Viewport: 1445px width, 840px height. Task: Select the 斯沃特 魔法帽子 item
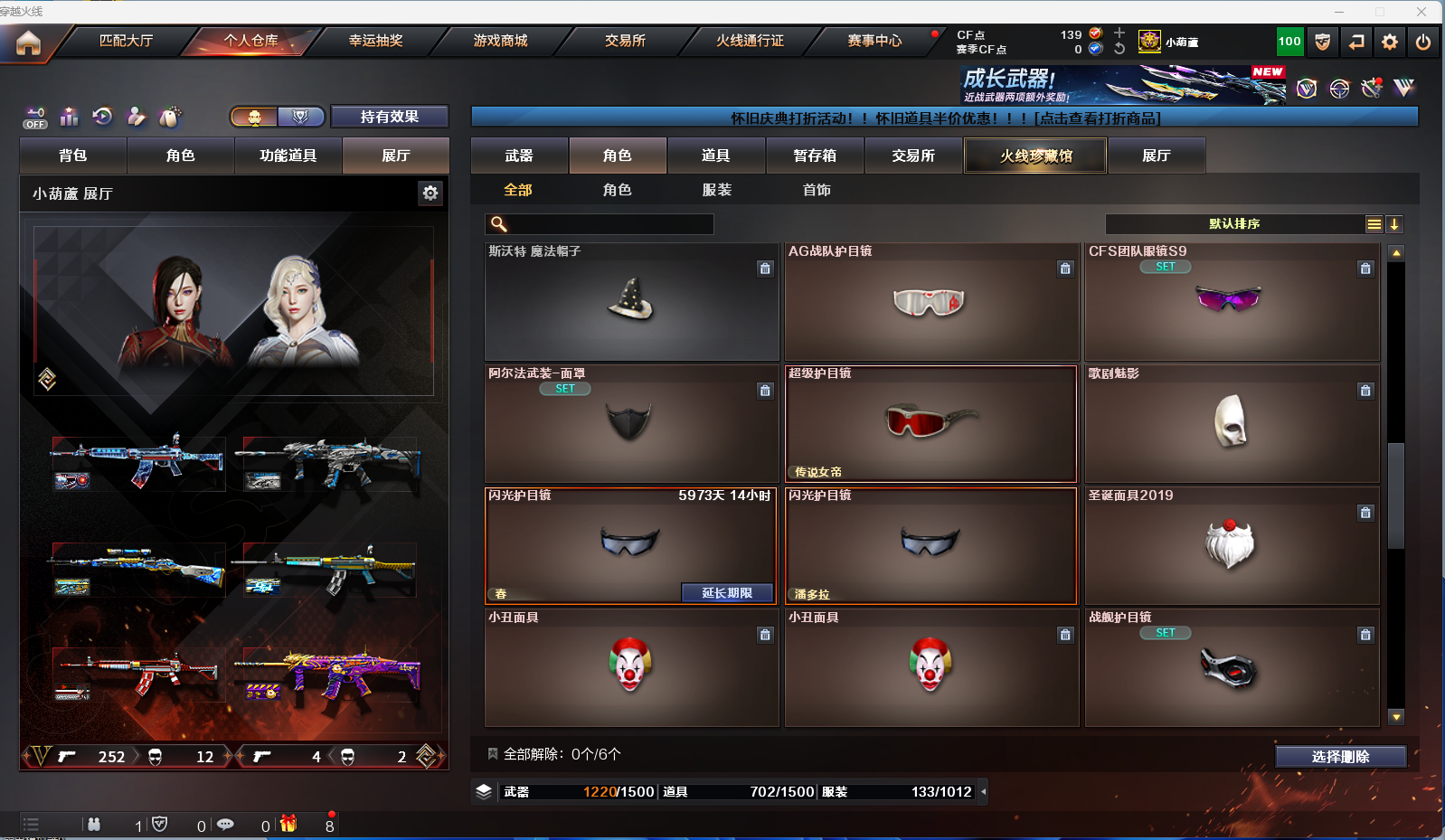631,302
